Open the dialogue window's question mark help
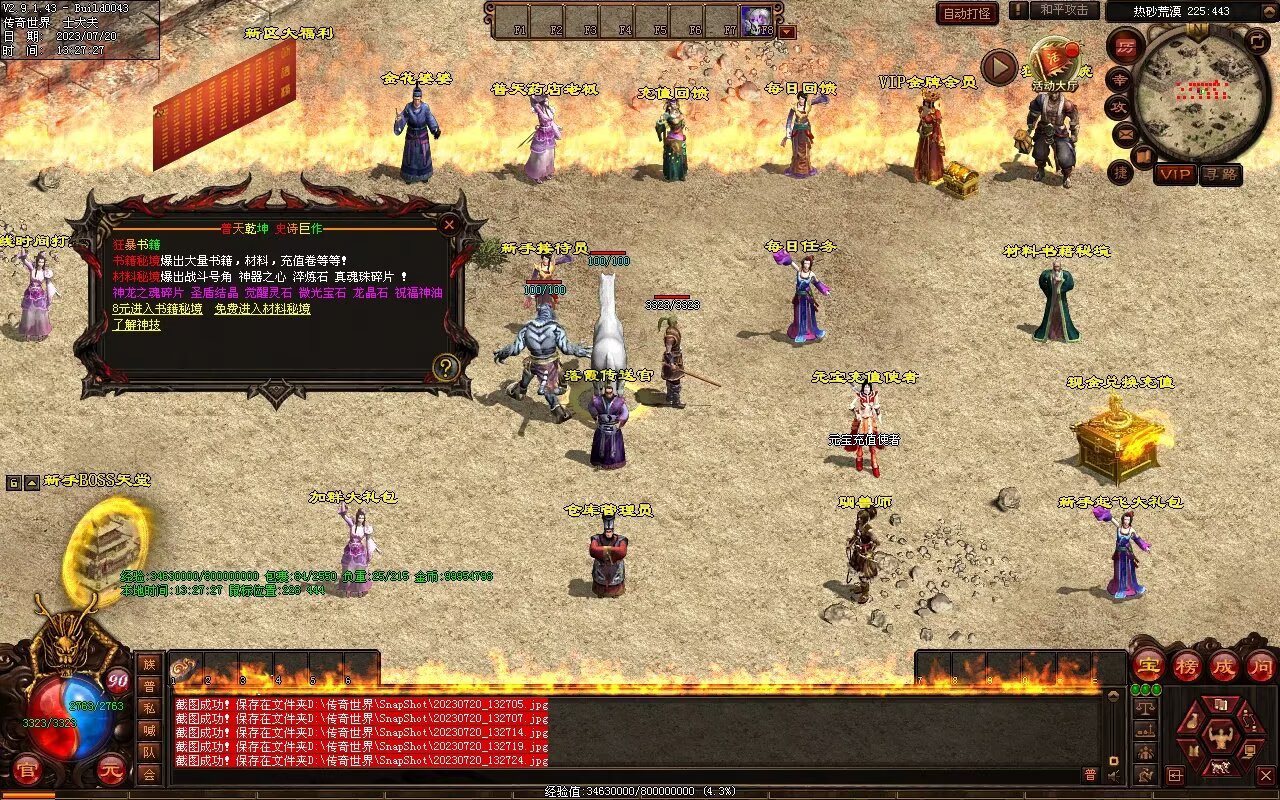1280x800 pixels. [x=445, y=367]
